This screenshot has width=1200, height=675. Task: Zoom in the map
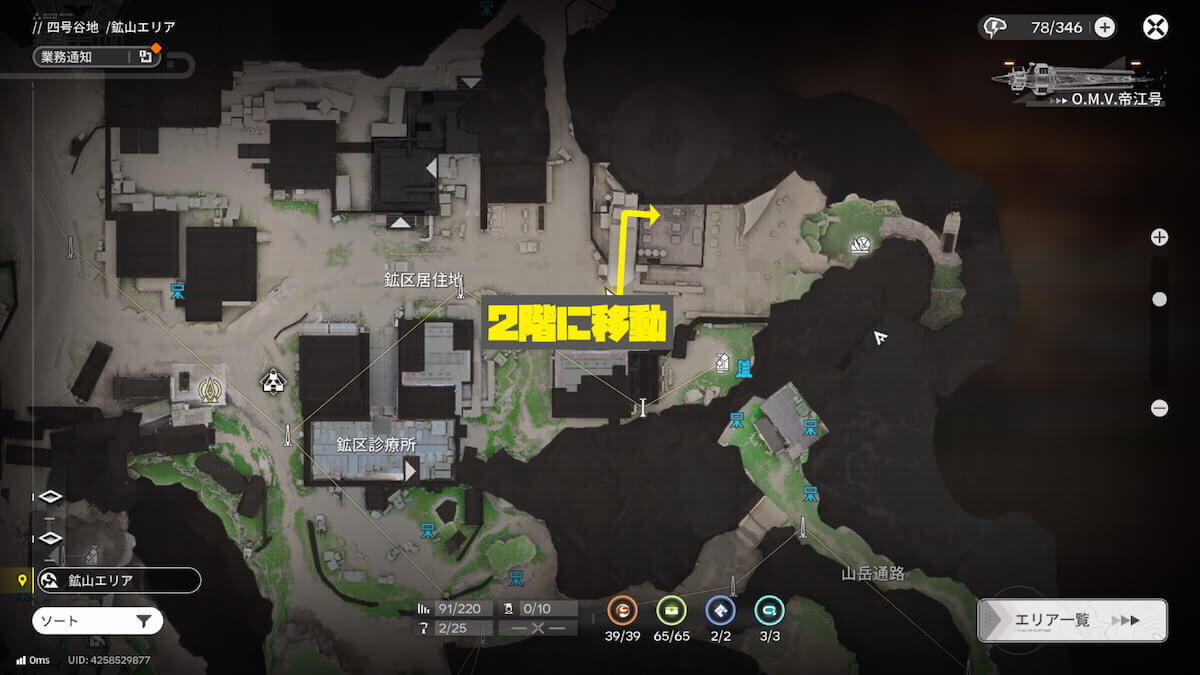[1159, 237]
